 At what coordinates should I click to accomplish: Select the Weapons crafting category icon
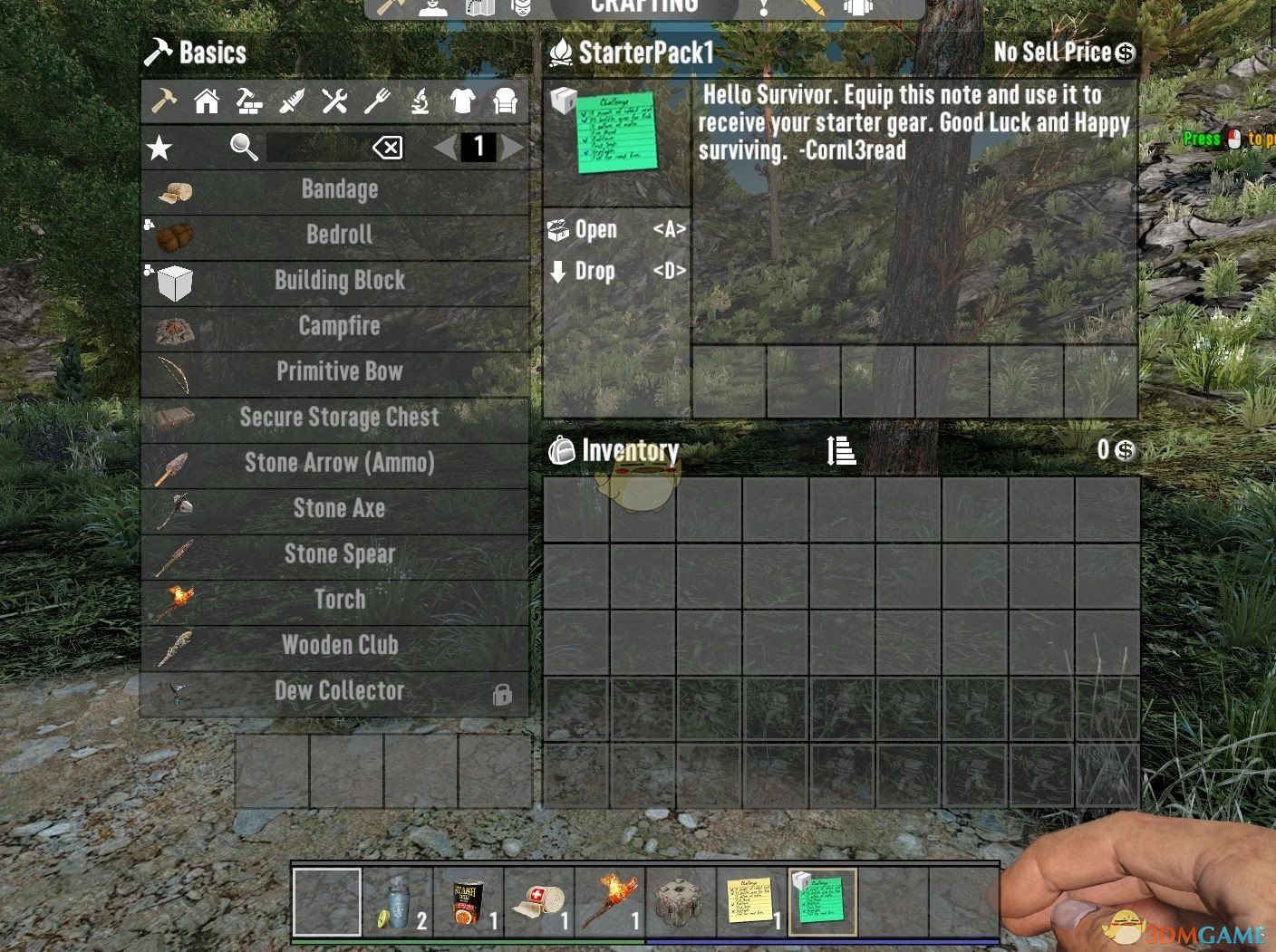(x=290, y=101)
